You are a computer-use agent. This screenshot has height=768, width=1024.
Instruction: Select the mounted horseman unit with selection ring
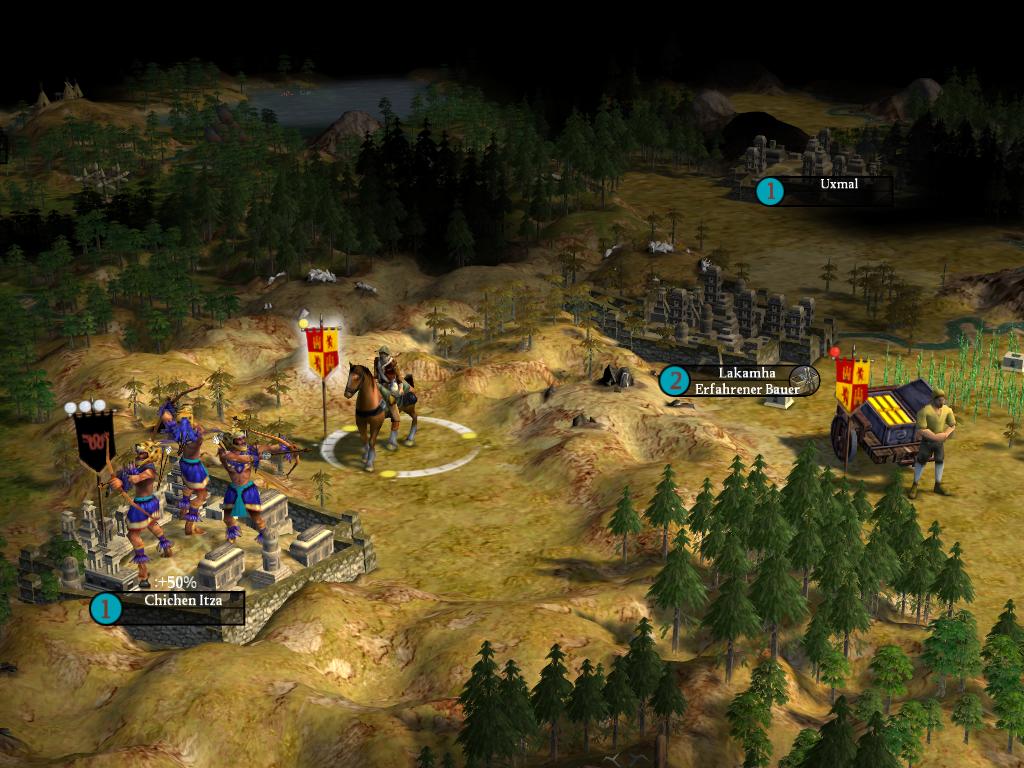(x=383, y=405)
